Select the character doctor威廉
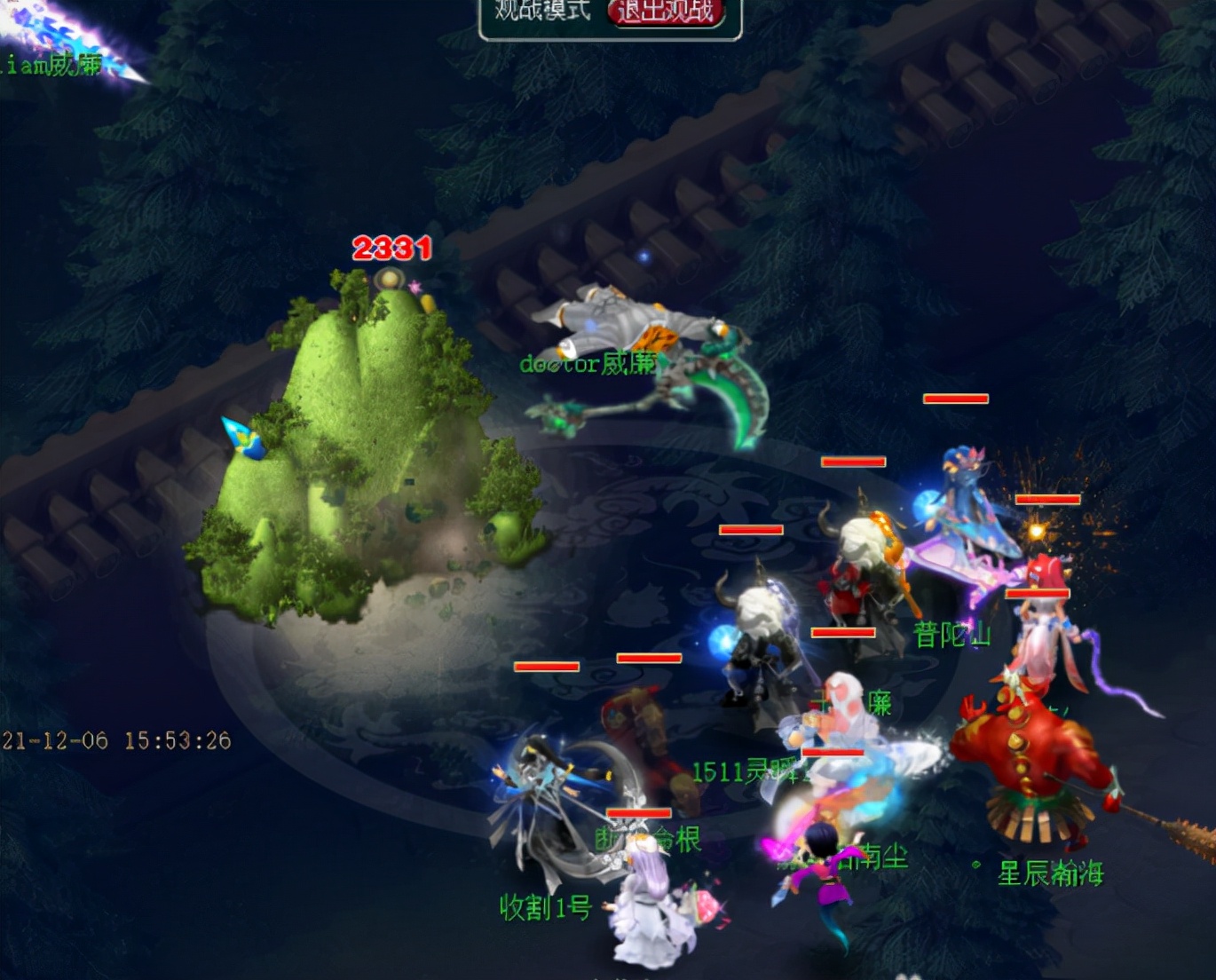This screenshot has width=1216, height=980. tap(621, 346)
